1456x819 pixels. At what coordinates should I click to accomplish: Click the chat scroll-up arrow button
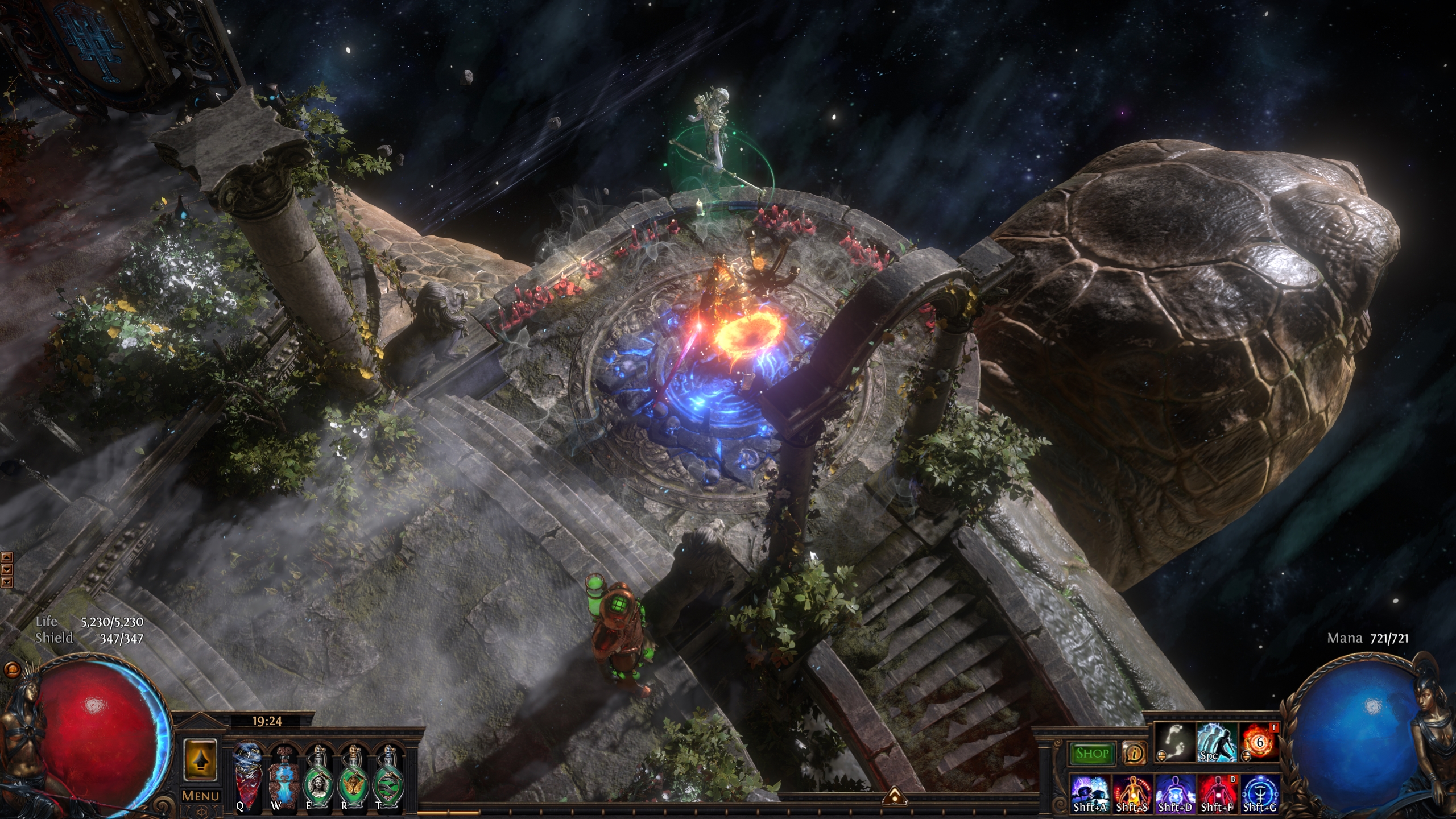7,557
